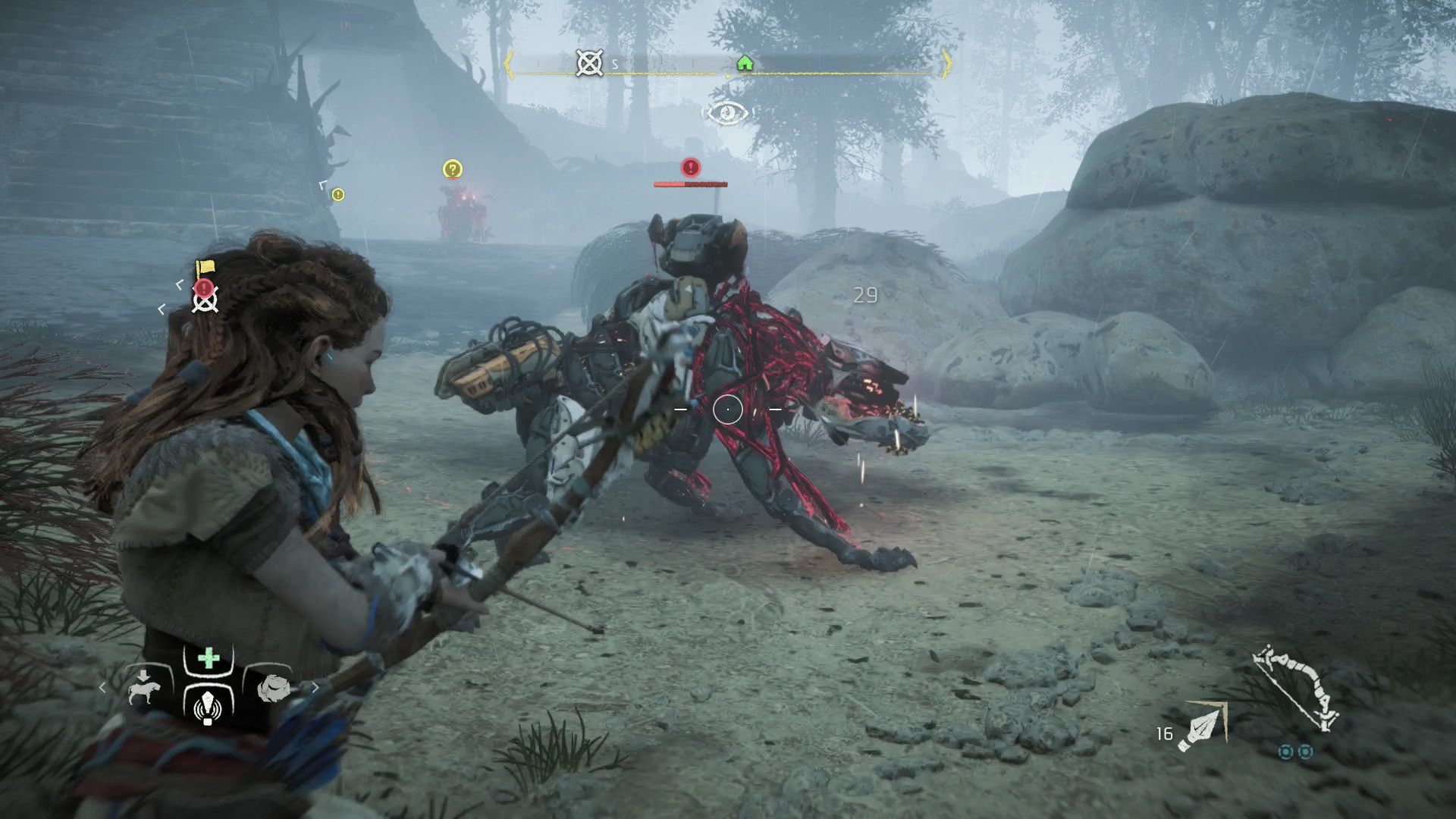
Task: Select the green house marker on compass
Action: 745,62
